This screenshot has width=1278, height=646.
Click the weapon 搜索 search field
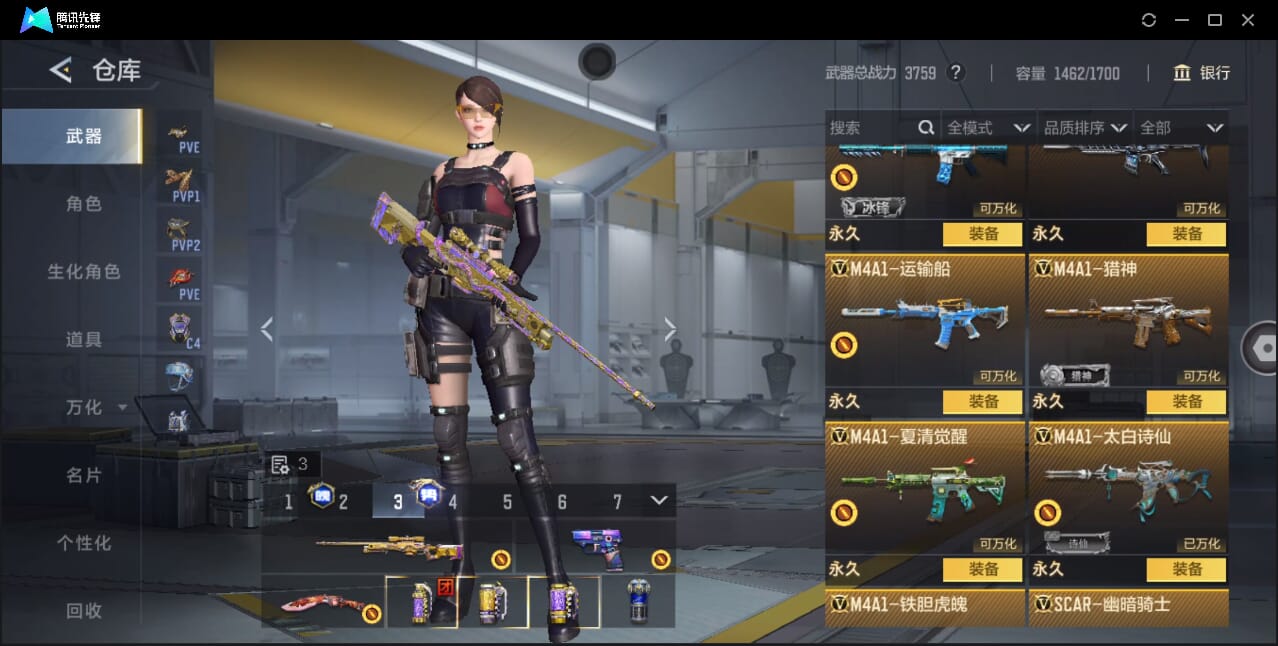tap(872, 128)
